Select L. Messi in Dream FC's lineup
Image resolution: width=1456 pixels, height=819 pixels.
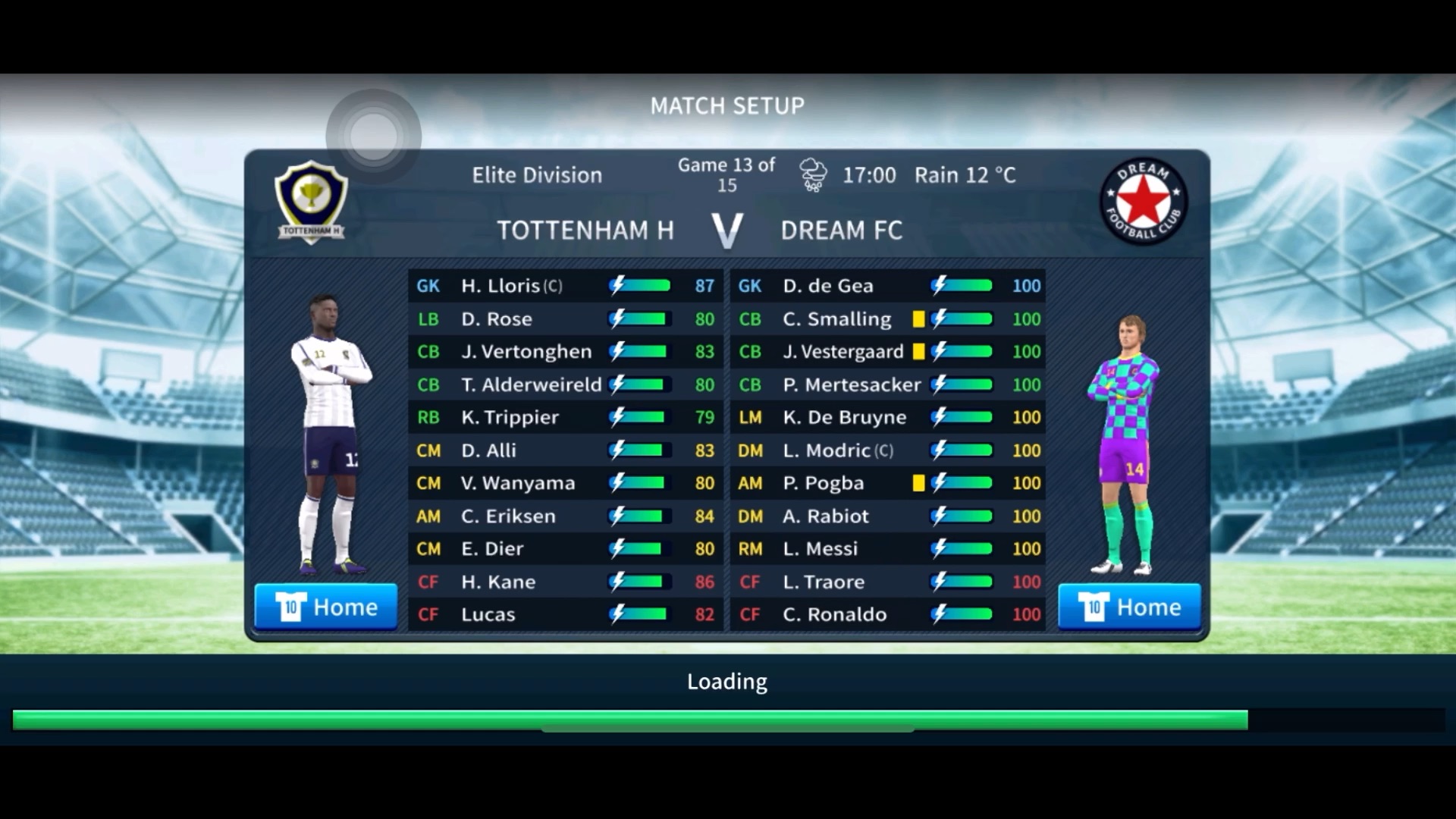[x=887, y=549]
